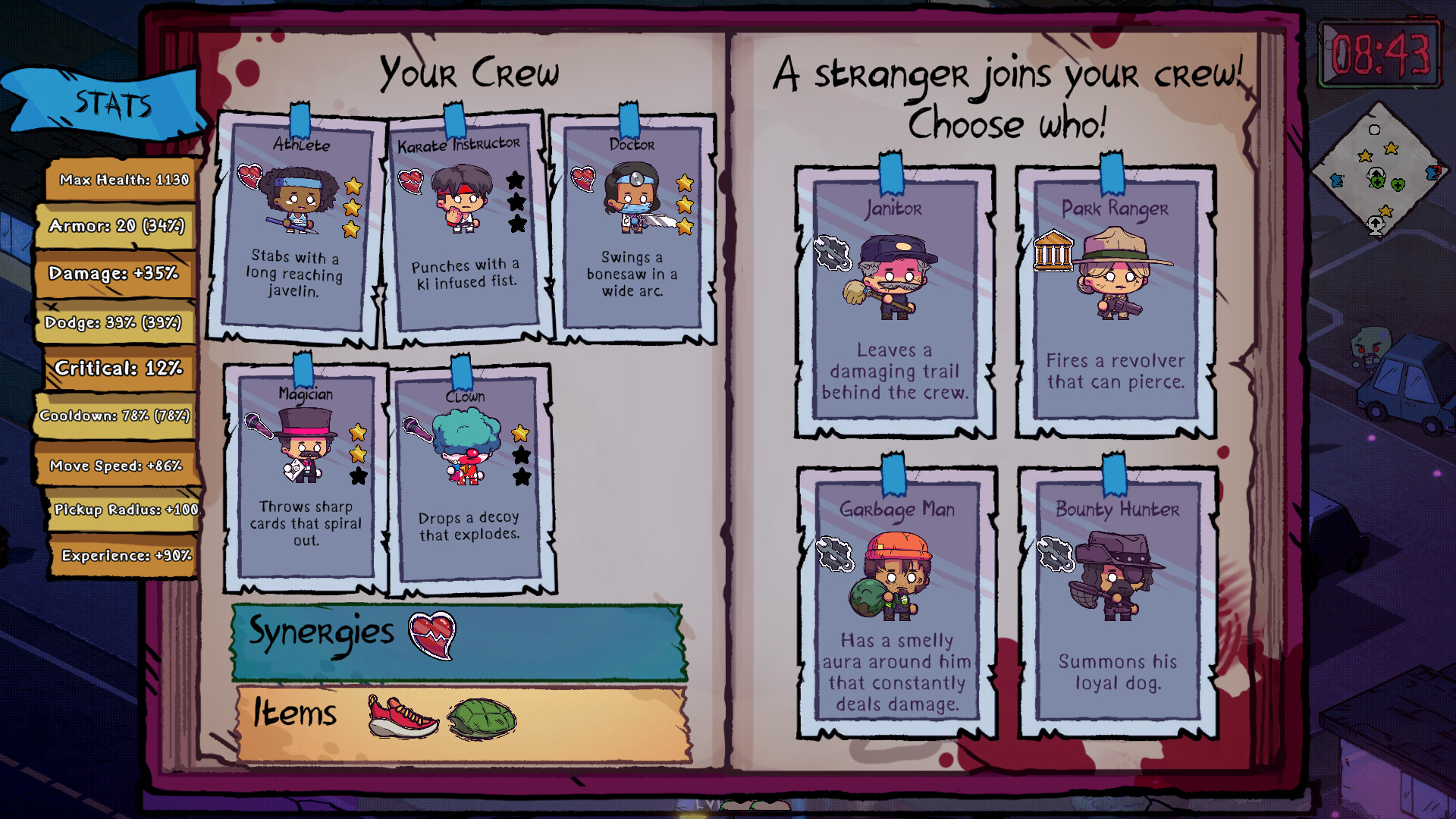Click the Cooldown 78% stat bar
This screenshot has height=819, width=1456.
(x=114, y=416)
